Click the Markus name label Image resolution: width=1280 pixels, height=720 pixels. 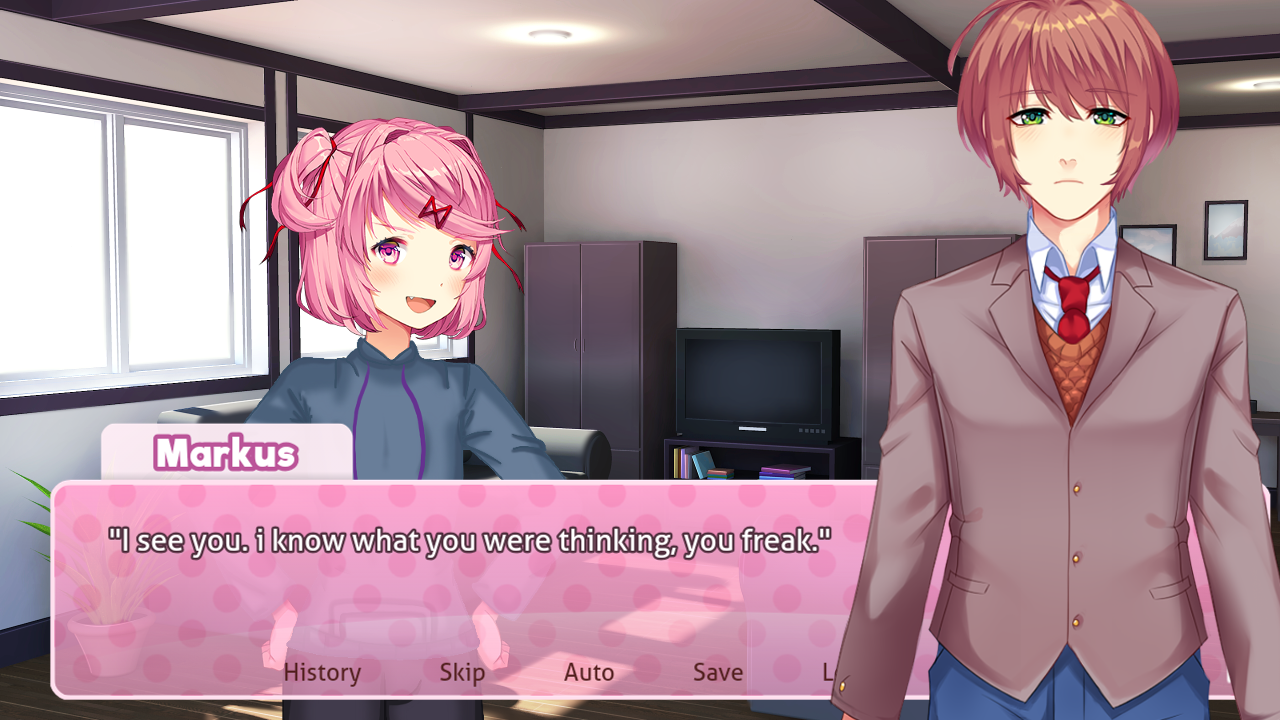[x=225, y=452]
